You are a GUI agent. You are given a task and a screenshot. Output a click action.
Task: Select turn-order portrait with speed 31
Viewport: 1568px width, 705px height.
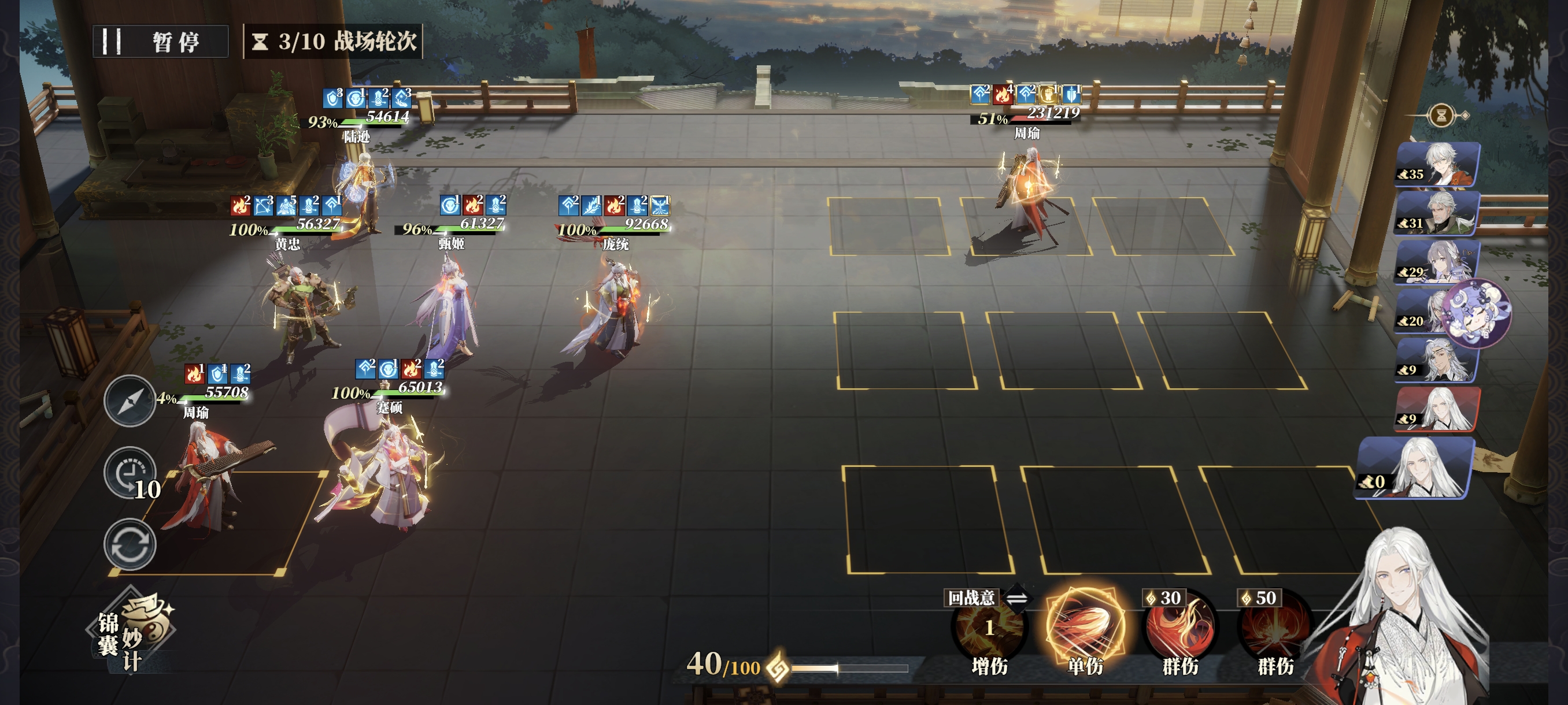pos(1437,213)
